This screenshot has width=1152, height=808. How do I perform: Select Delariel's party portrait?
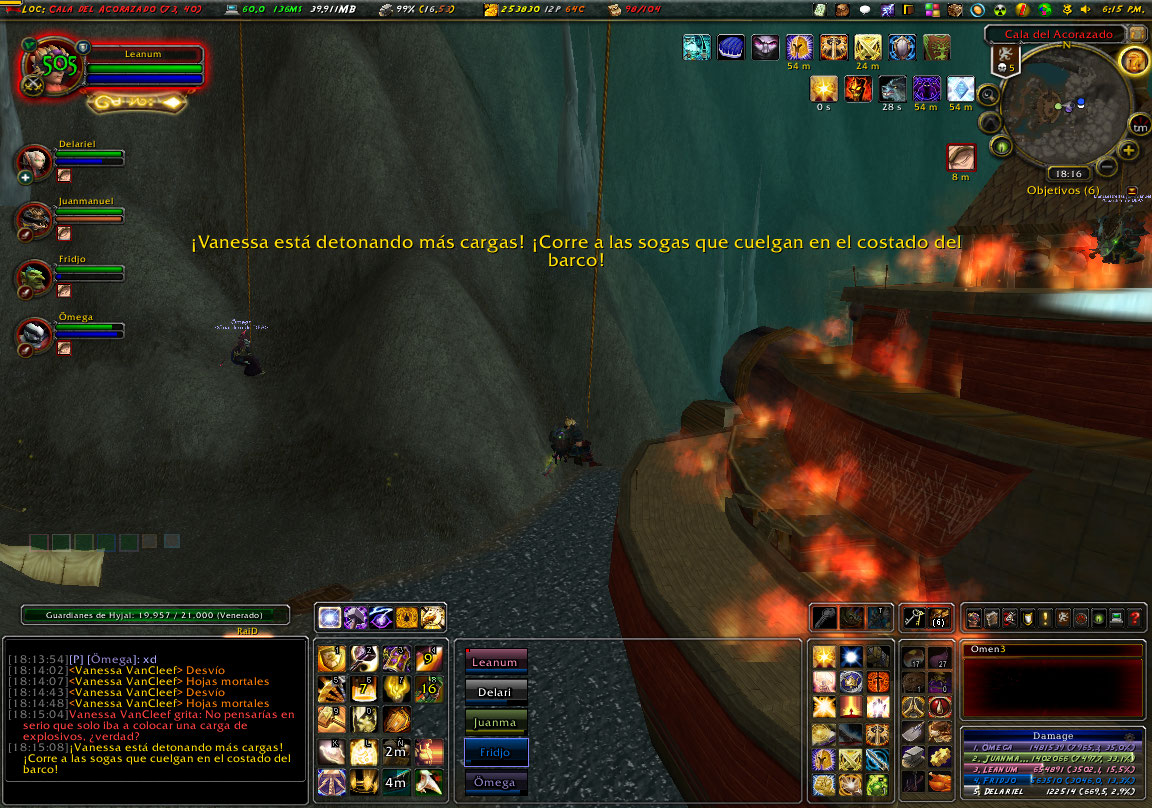(x=34, y=162)
